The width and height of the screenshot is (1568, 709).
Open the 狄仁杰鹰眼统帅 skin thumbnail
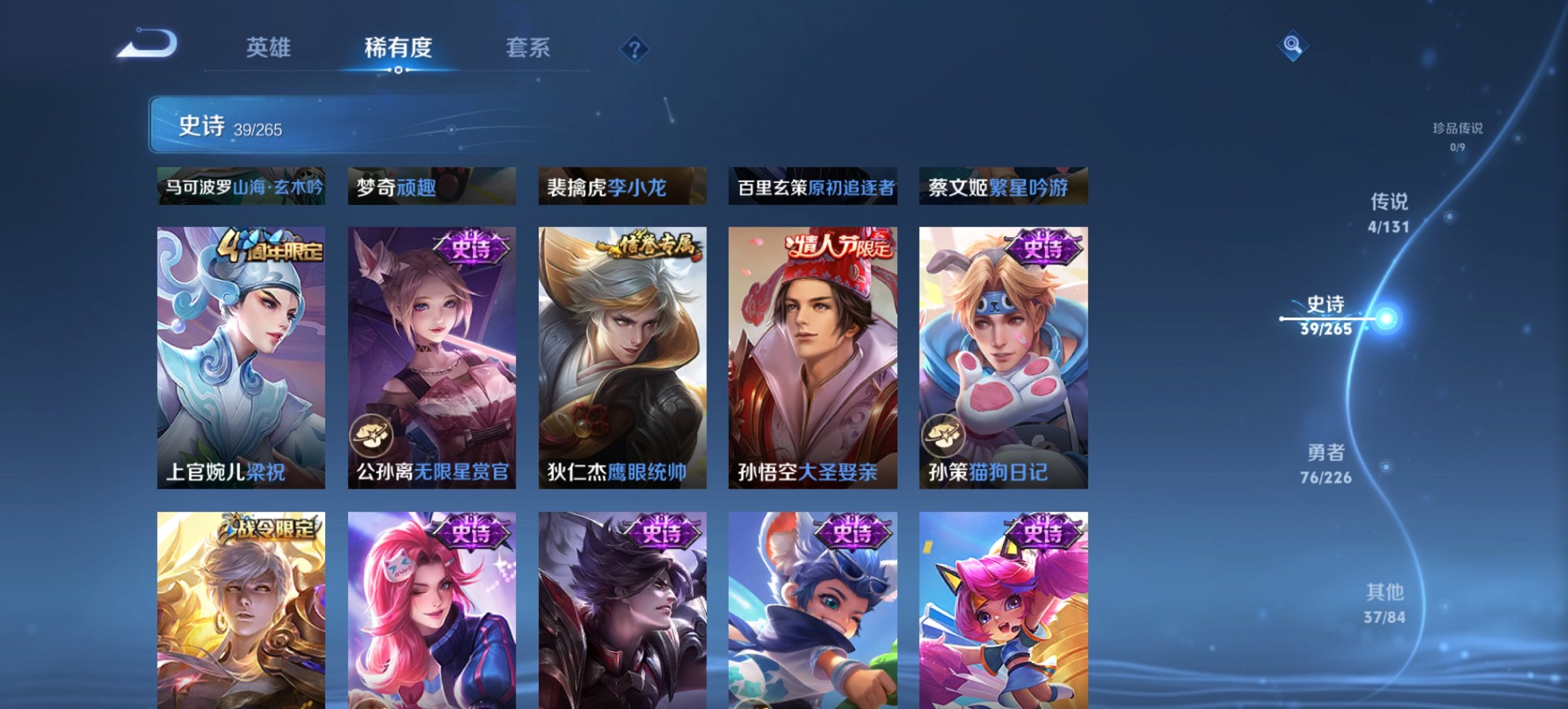[x=621, y=352]
